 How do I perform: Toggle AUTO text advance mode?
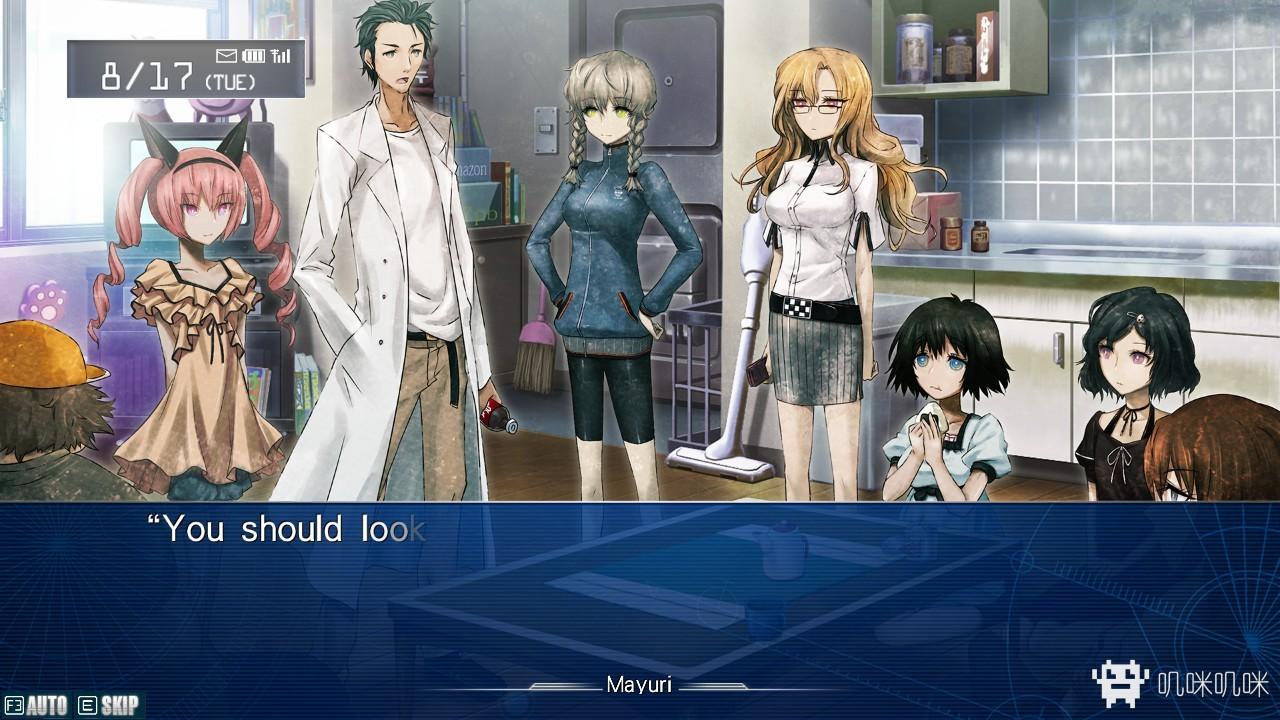click(x=36, y=705)
